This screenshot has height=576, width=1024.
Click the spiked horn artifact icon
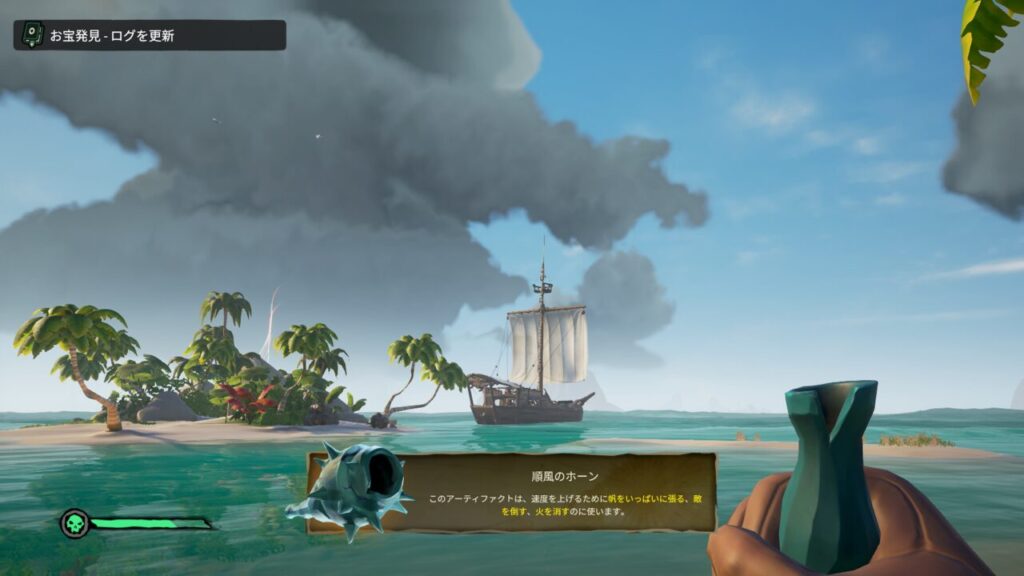click(x=348, y=490)
